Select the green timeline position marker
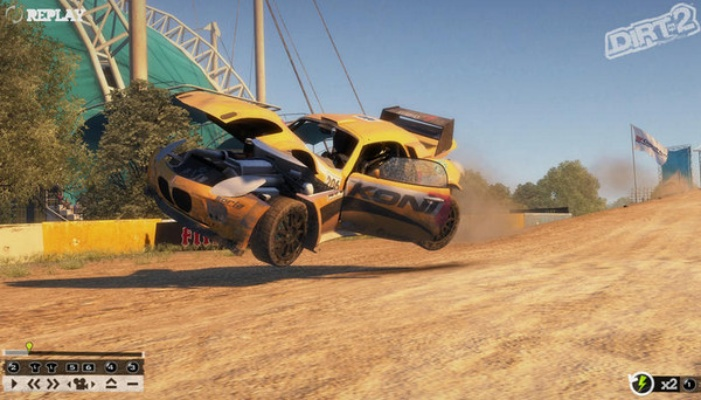701x400 pixels. coord(29,347)
